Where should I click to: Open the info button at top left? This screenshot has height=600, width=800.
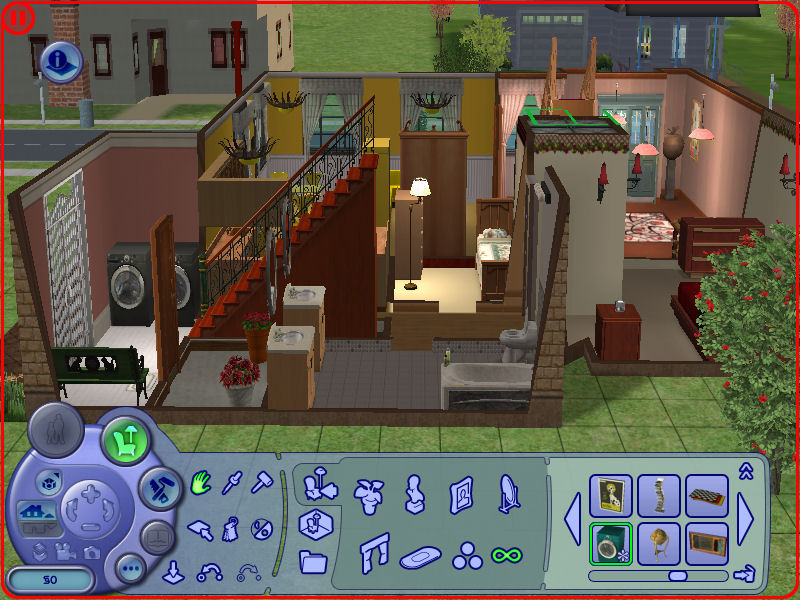[x=61, y=63]
